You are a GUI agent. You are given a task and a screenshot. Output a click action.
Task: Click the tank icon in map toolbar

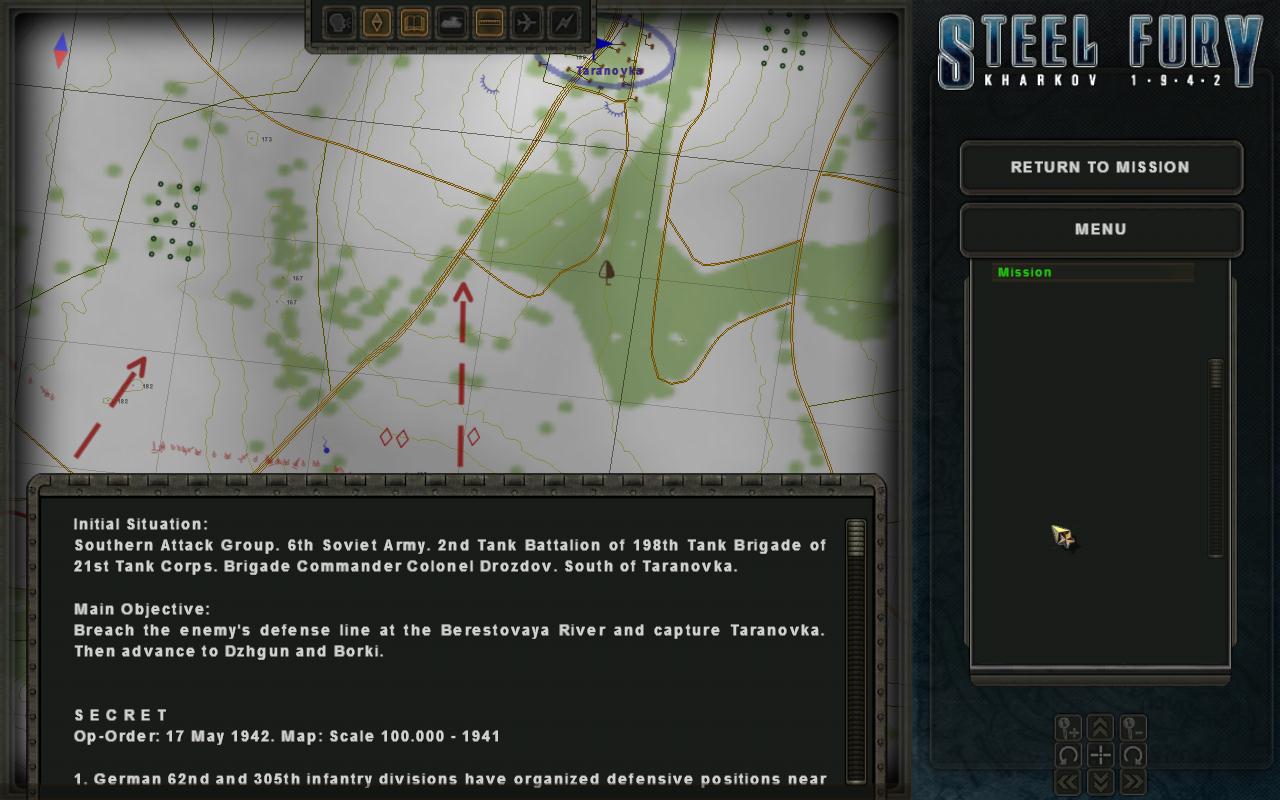[x=451, y=22]
